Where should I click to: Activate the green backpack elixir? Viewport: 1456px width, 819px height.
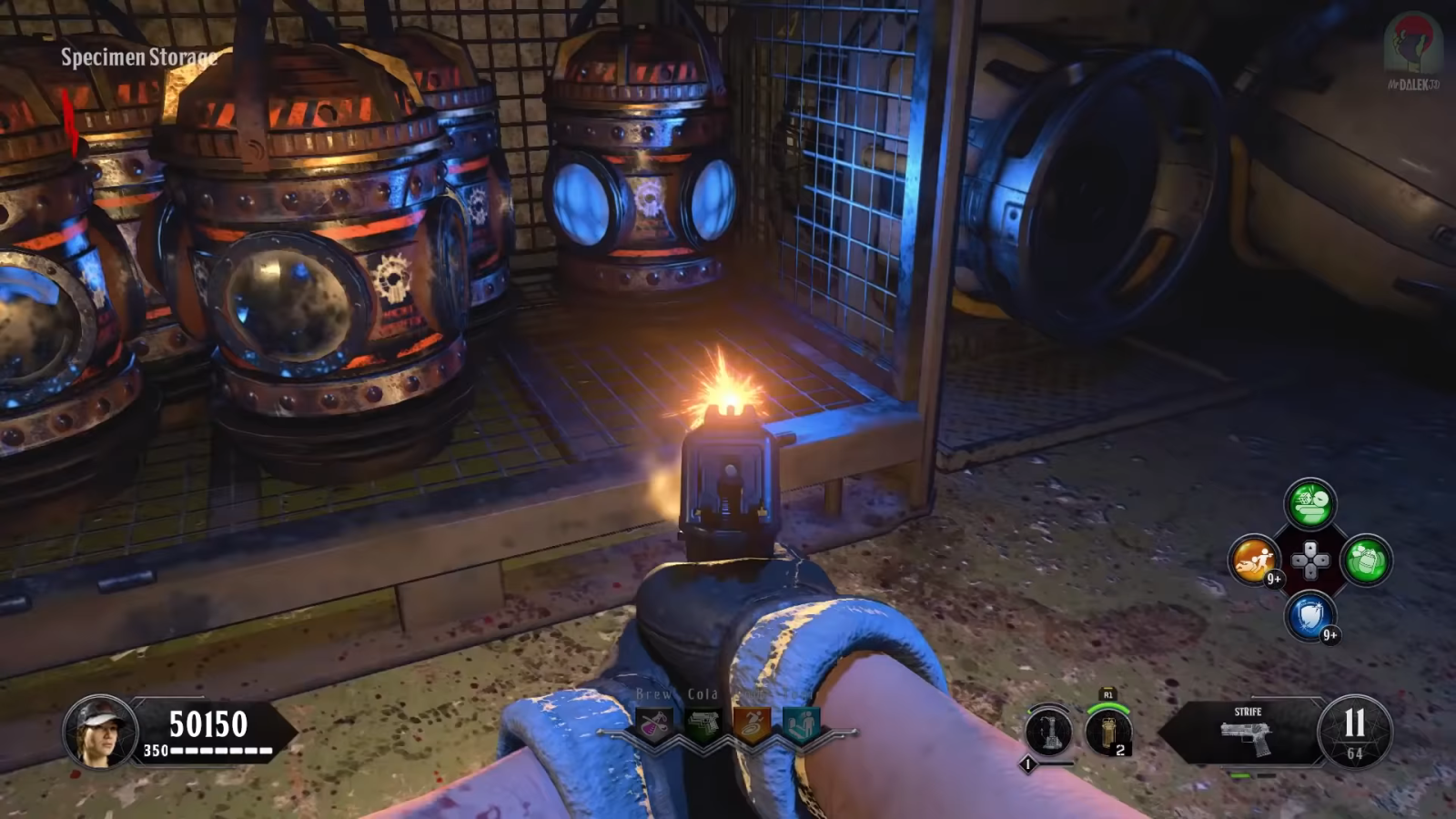coord(1365,560)
